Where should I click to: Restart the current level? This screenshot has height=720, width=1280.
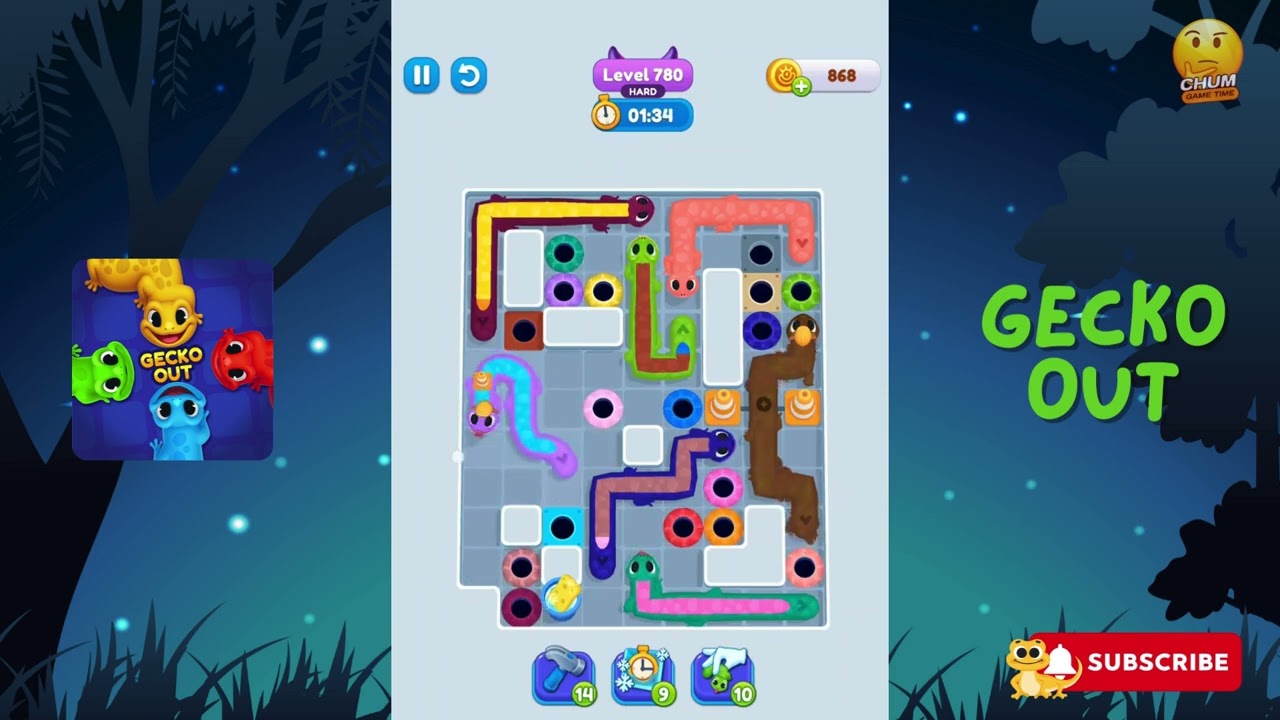pyautogui.click(x=469, y=76)
